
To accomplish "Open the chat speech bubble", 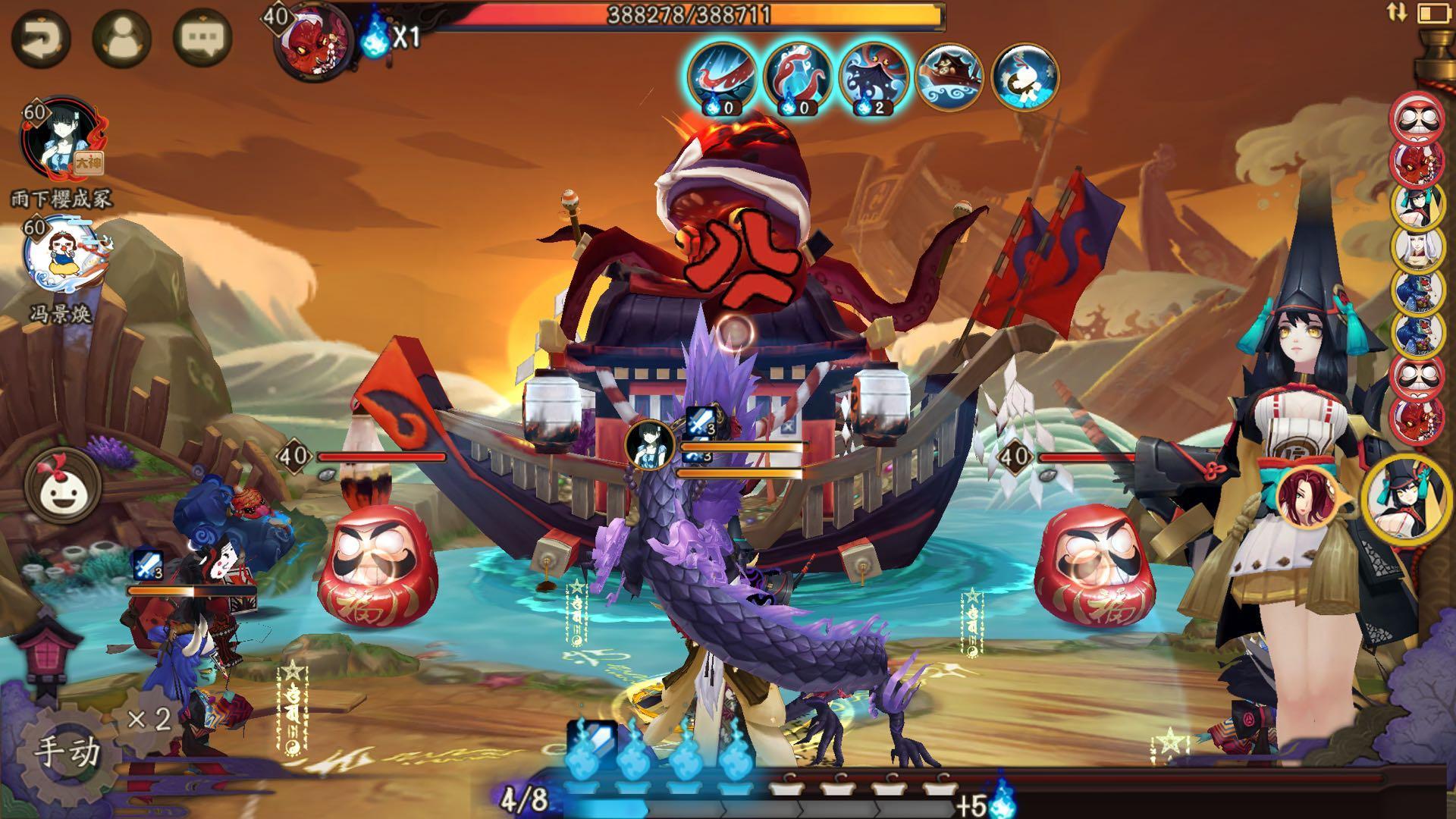I will point(202,38).
